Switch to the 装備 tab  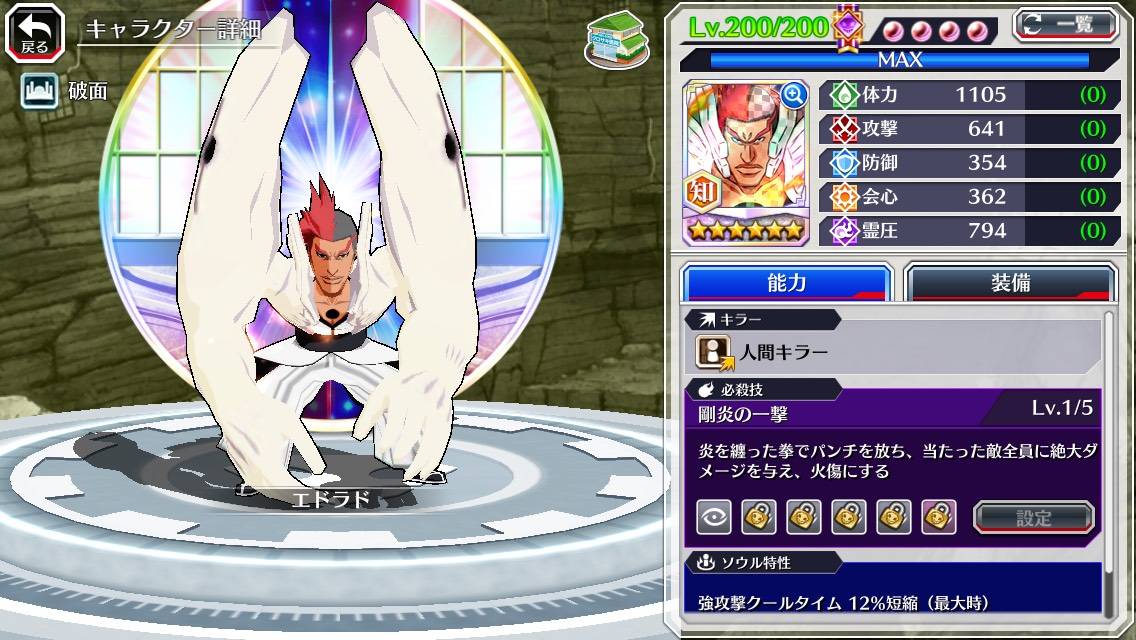[x=1009, y=283]
